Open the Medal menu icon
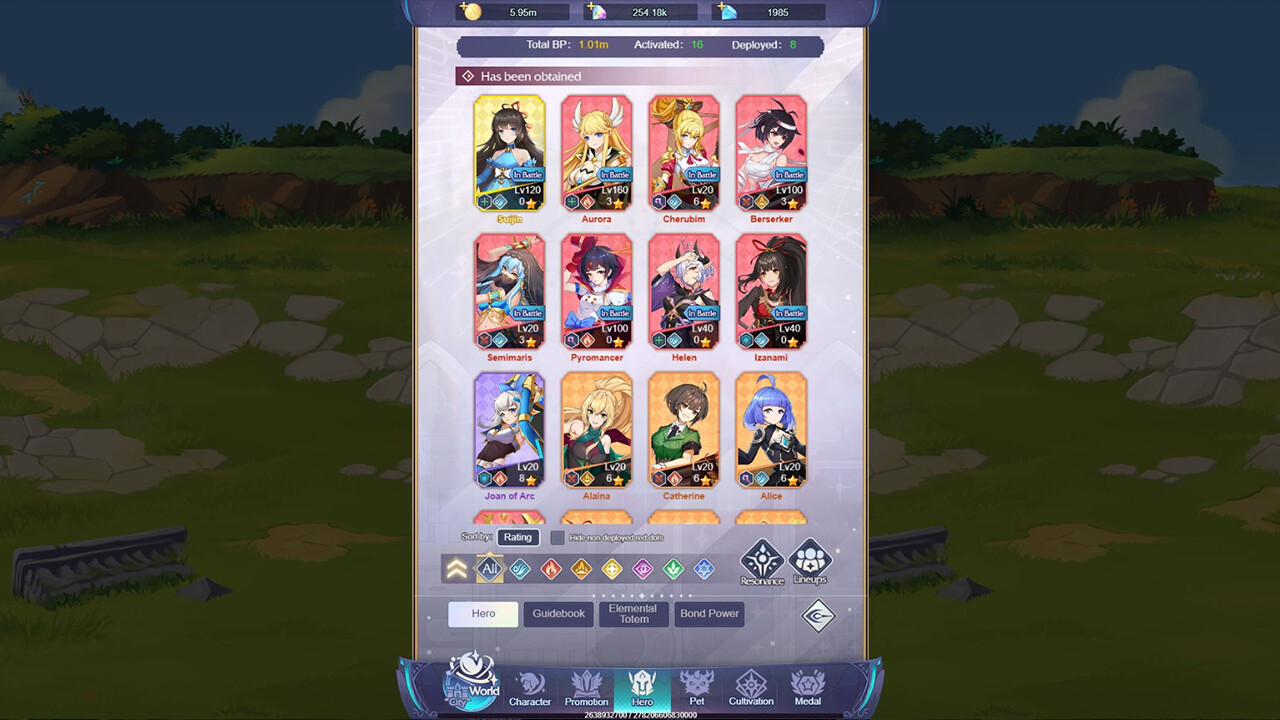This screenshot has width=1280, height=720. (x=807, y=688)
